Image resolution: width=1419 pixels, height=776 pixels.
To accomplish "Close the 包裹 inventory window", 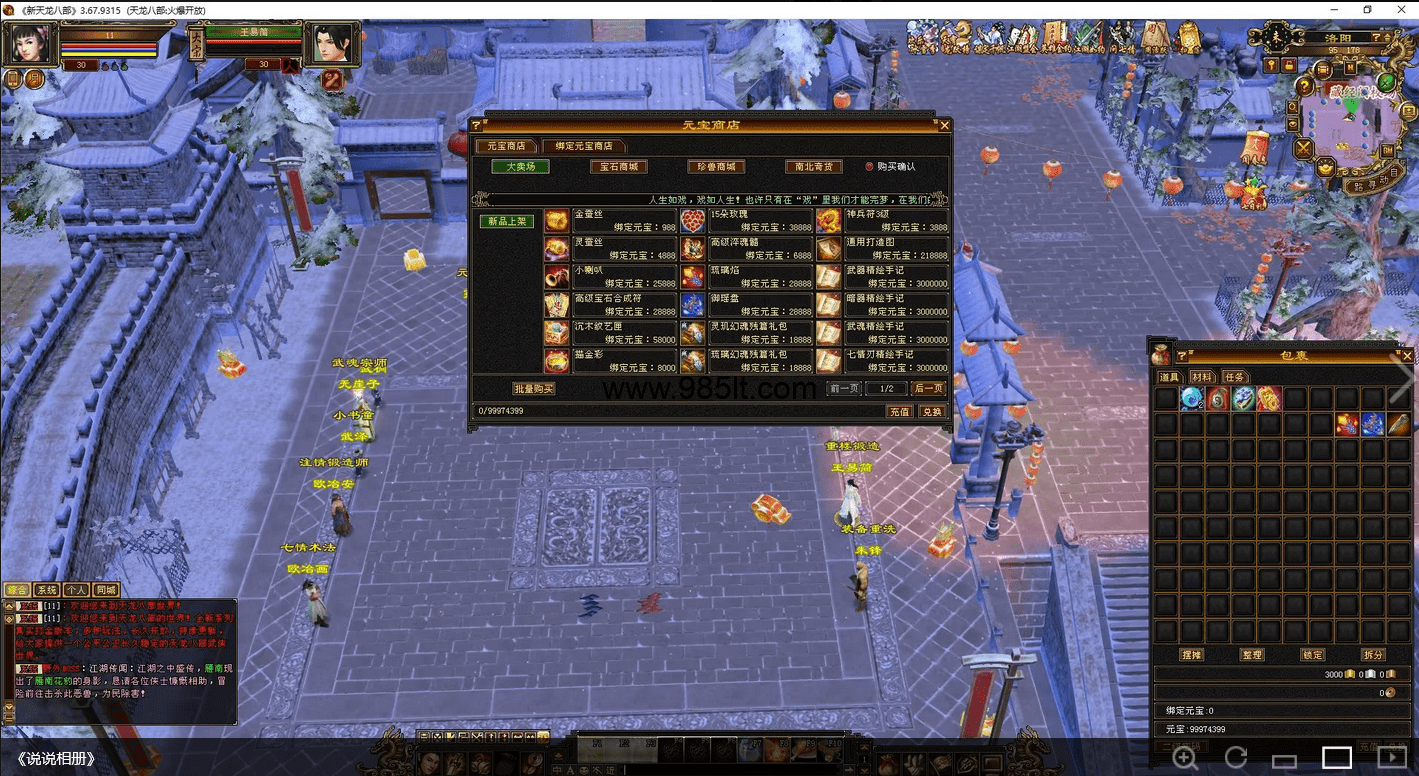I will pos(1407,355).
